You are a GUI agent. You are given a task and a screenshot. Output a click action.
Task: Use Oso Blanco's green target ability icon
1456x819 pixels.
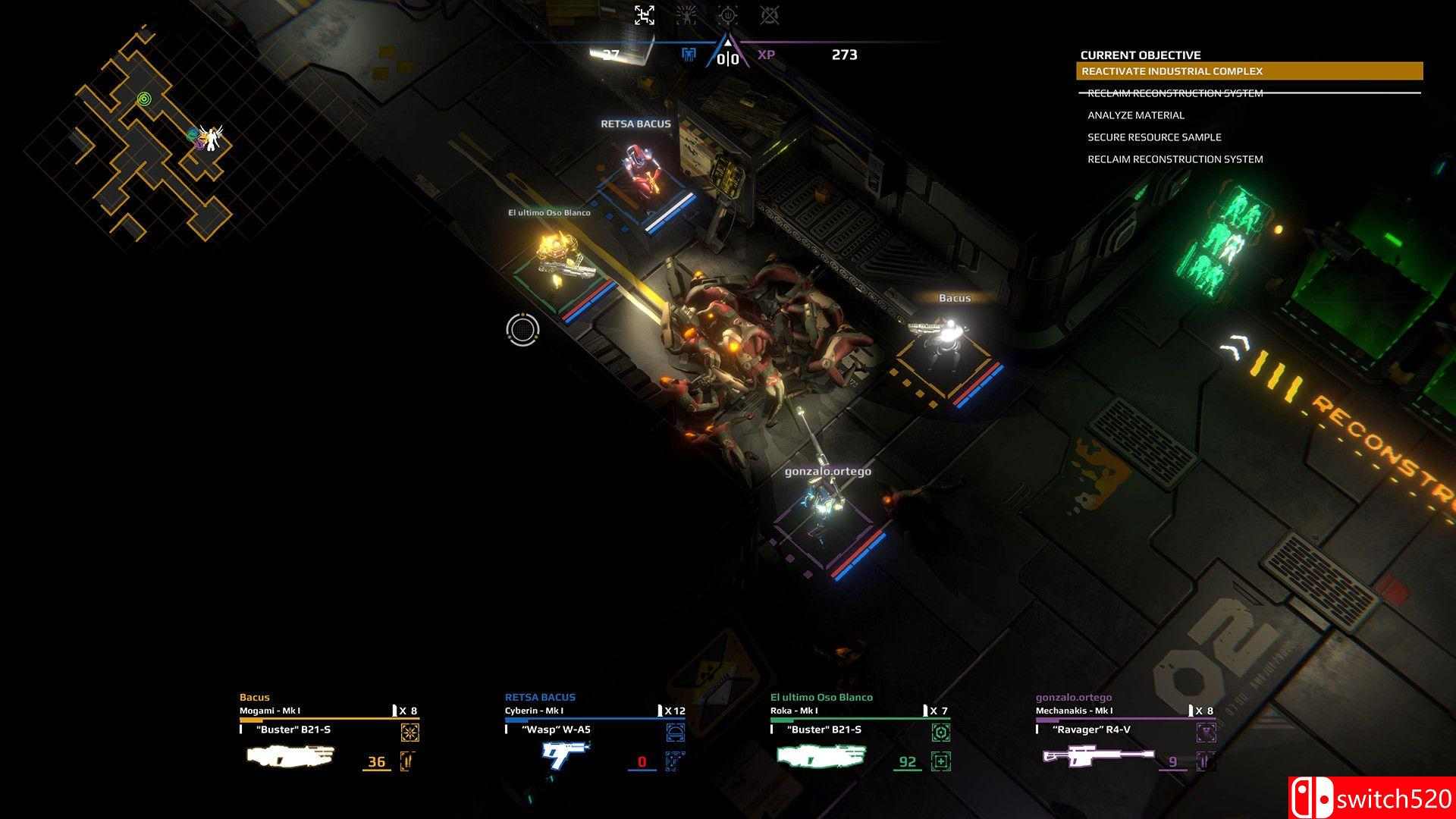940,733
